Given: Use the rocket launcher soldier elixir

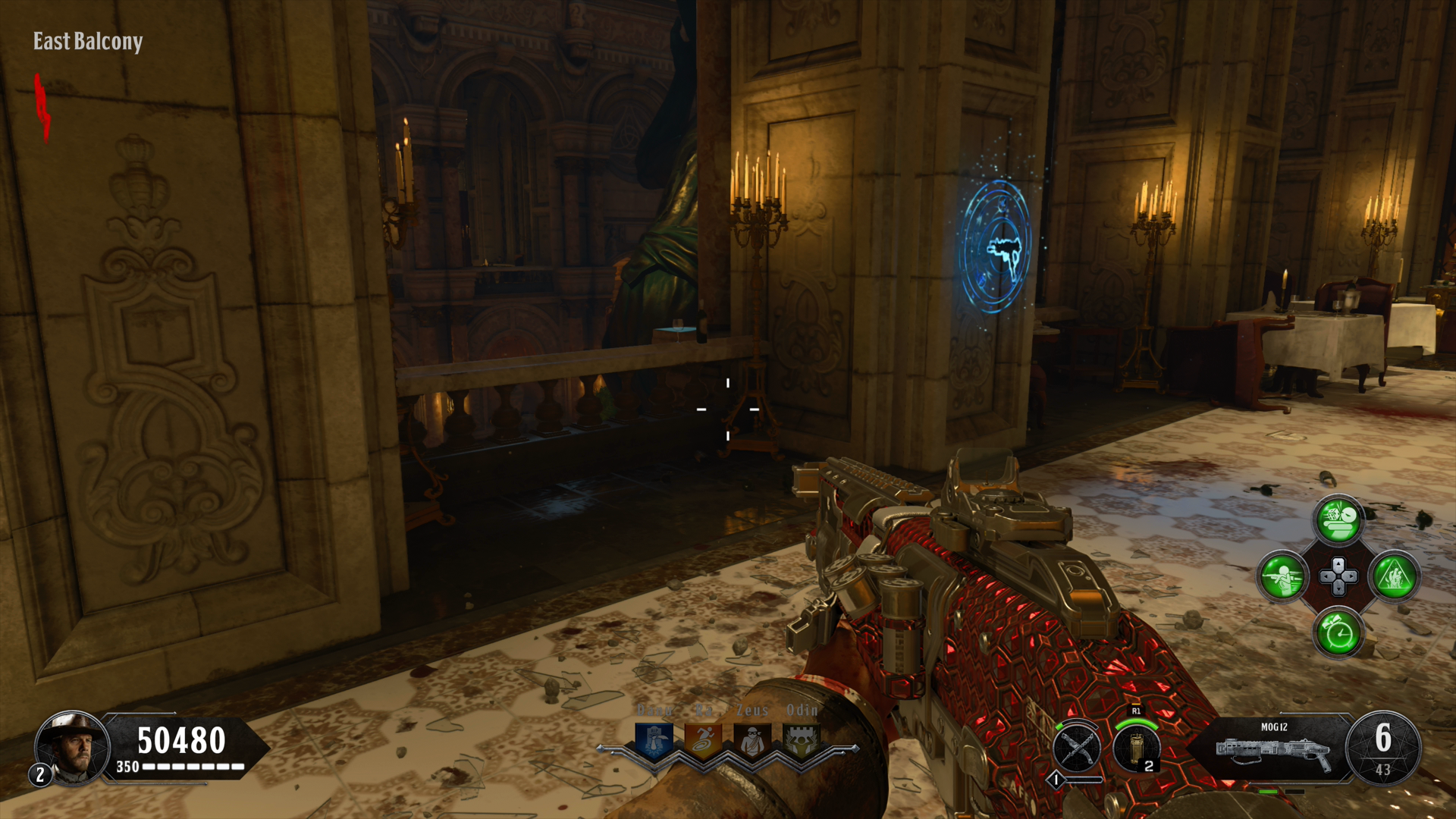Looking at the screenshot, I should 1282,576.
